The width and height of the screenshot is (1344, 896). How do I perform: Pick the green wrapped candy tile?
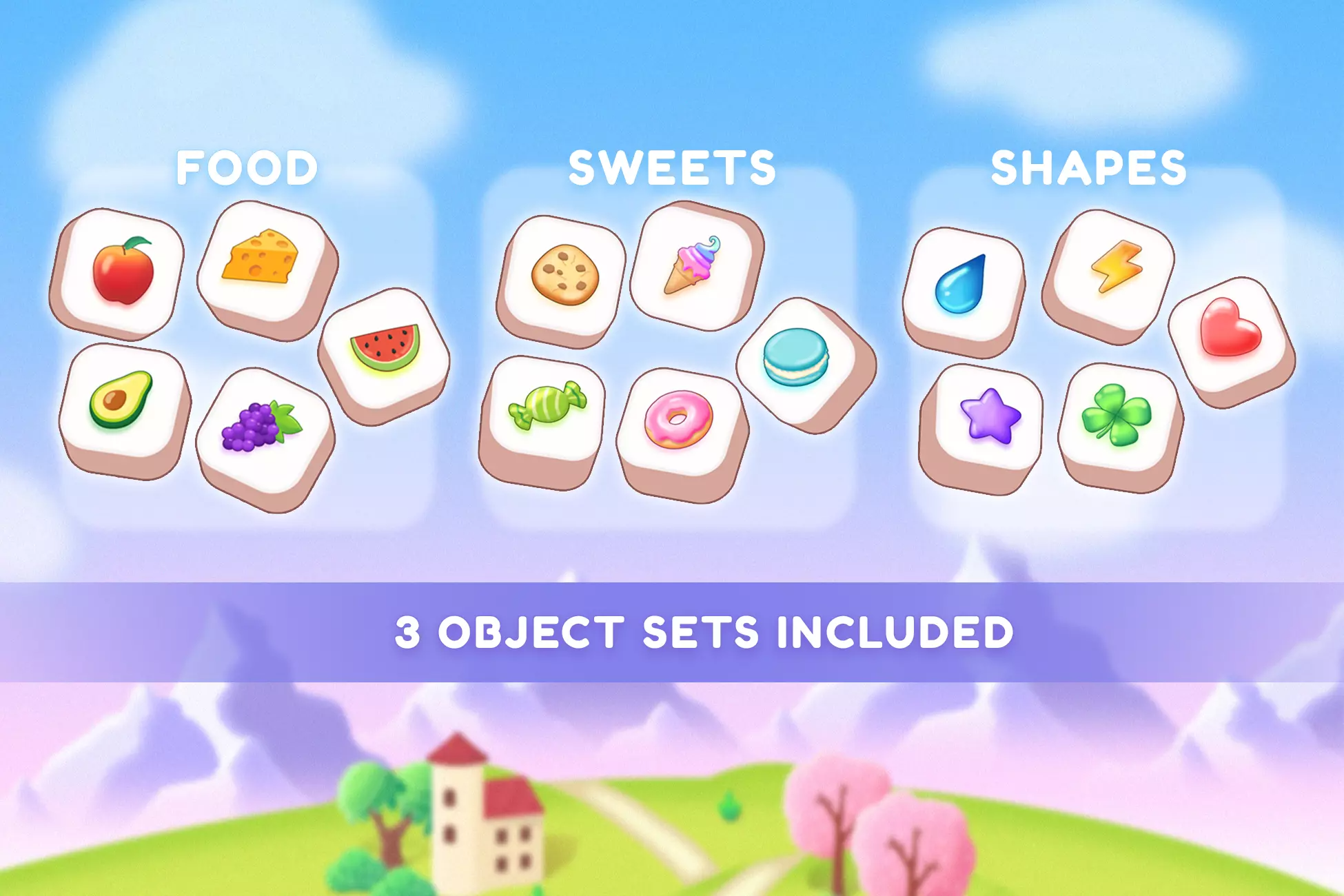546,406
